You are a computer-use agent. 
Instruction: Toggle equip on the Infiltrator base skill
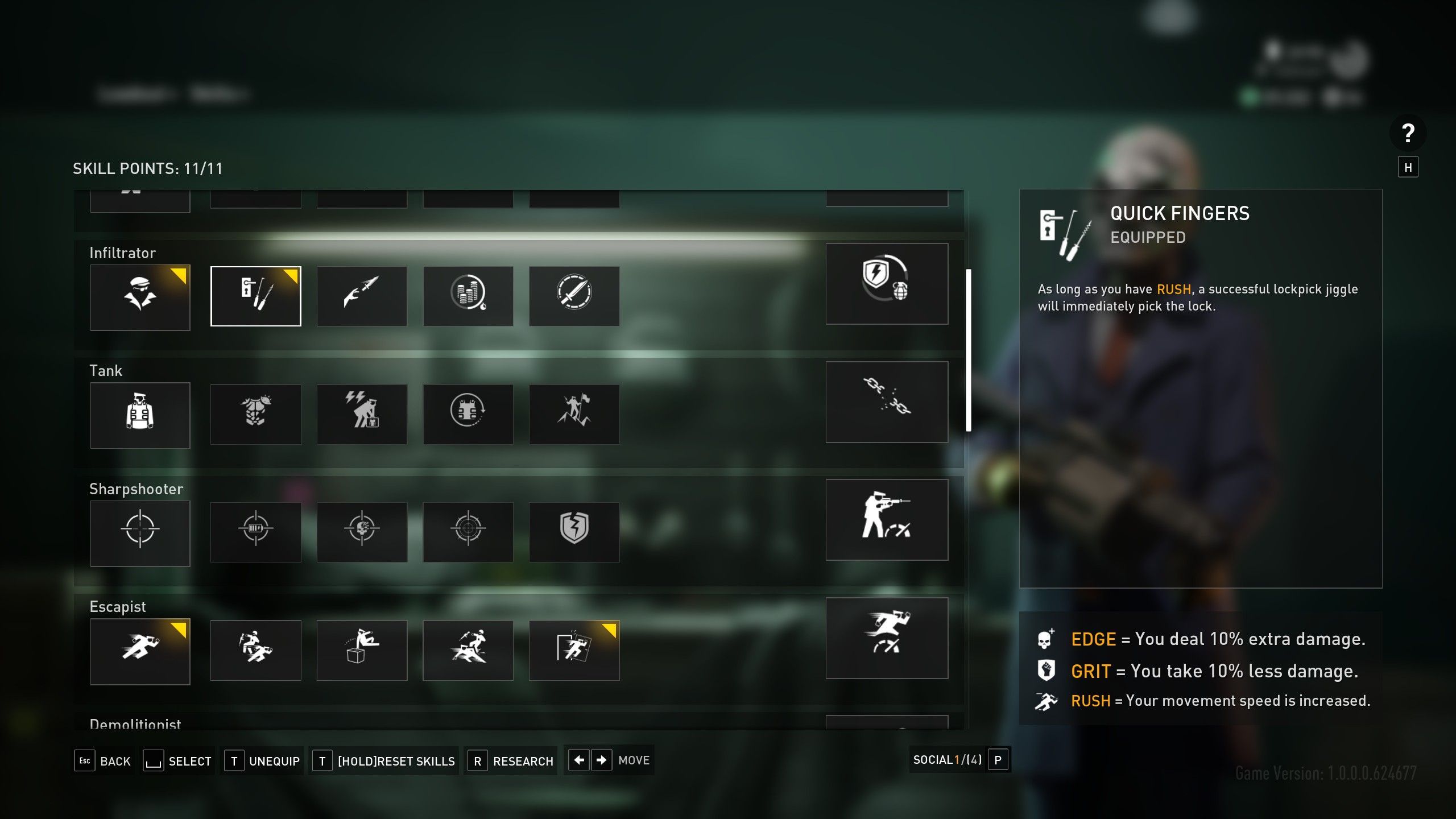pyautogui.click(x=140, y=297)
